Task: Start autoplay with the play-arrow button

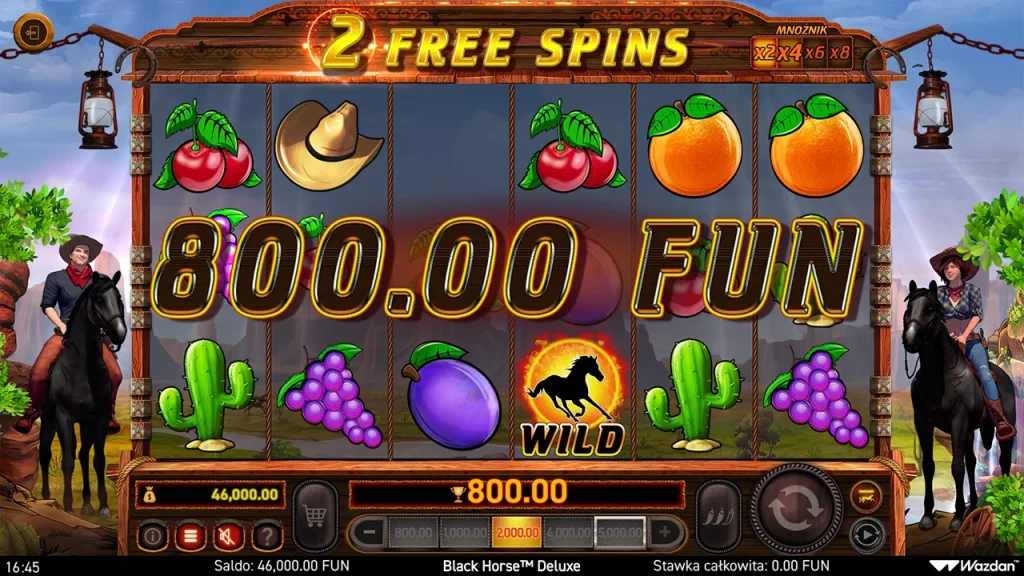Action: [865, 533]
